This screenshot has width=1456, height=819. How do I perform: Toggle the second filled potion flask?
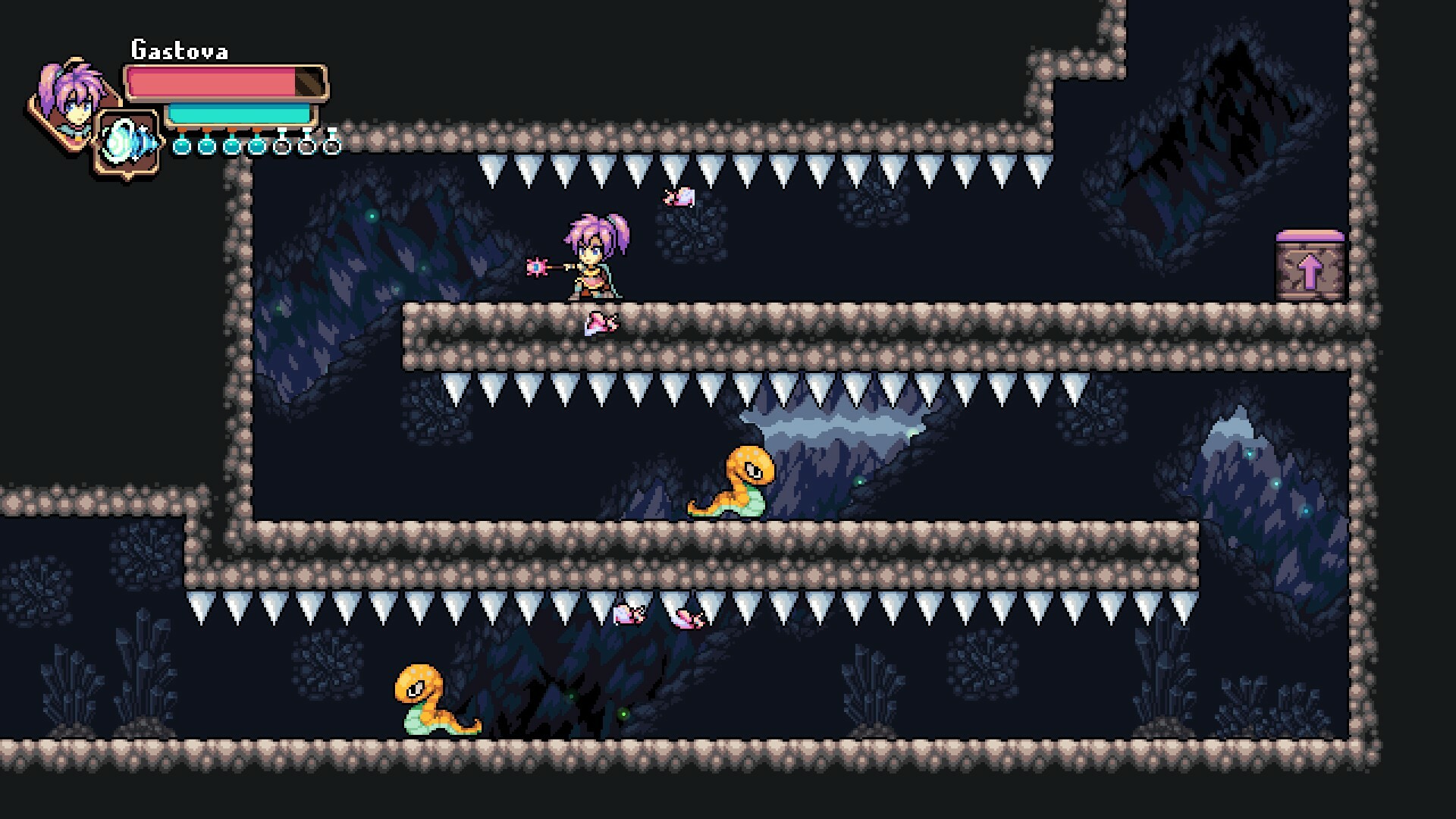tap(206, 147)
